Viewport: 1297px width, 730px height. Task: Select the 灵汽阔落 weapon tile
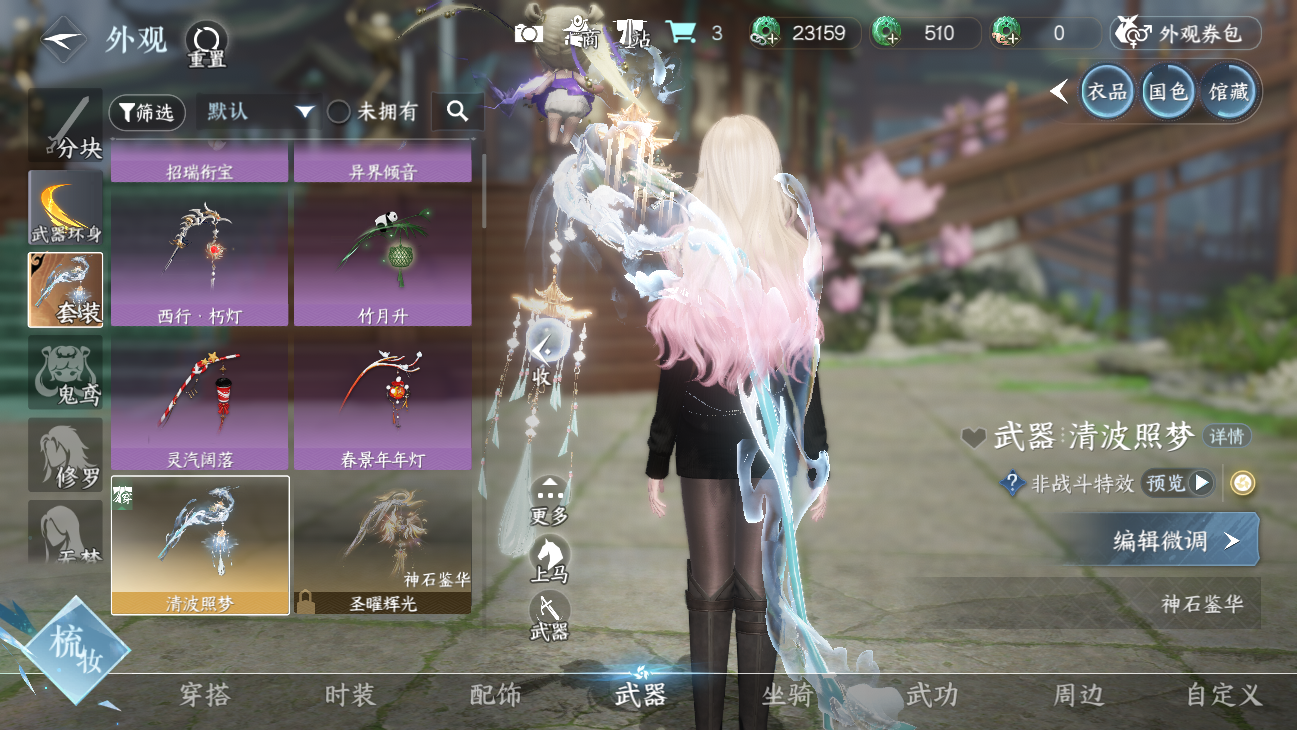(x=200, y=404)
